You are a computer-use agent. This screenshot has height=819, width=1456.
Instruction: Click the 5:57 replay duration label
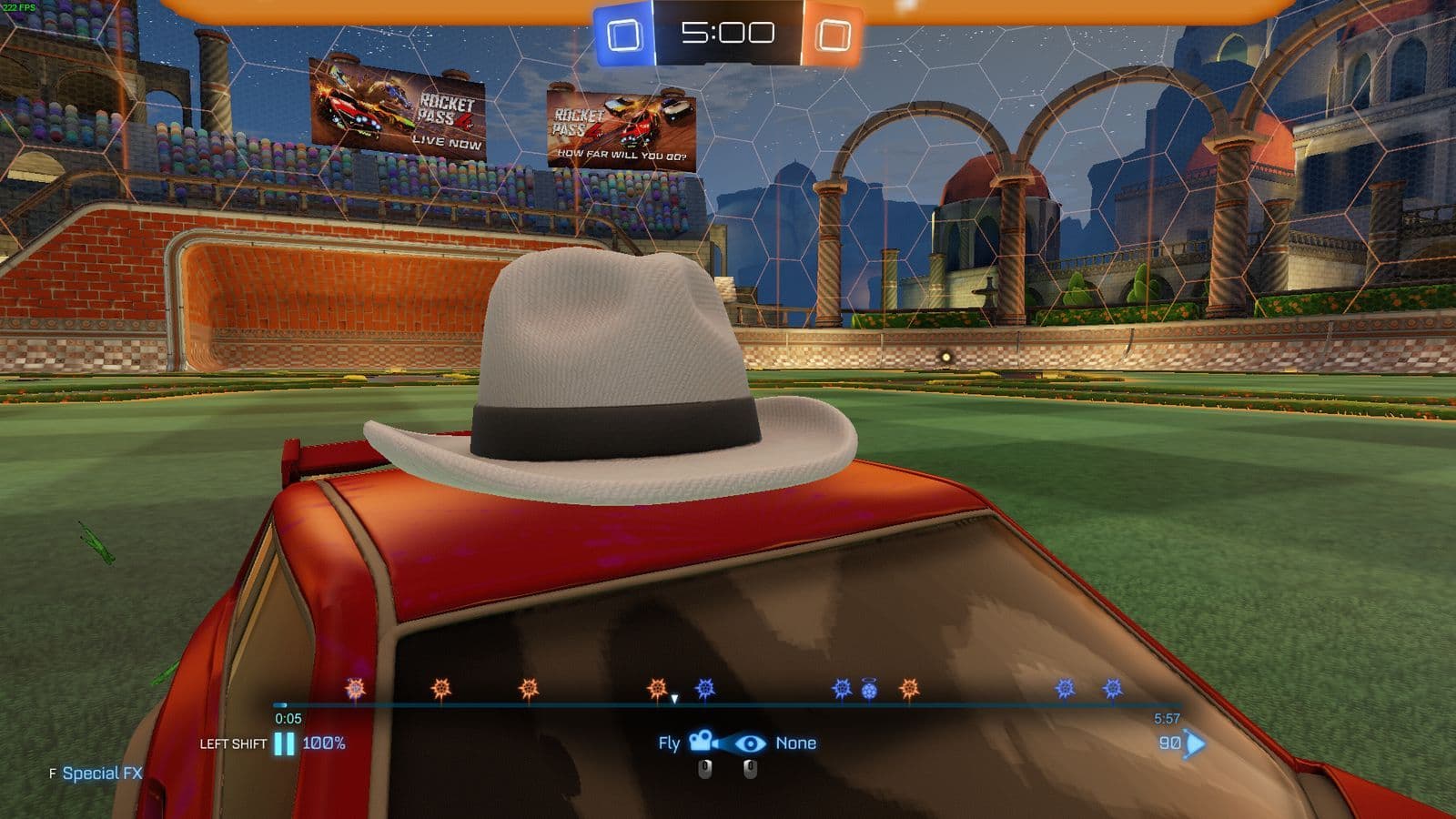(x=1167, y=718)
